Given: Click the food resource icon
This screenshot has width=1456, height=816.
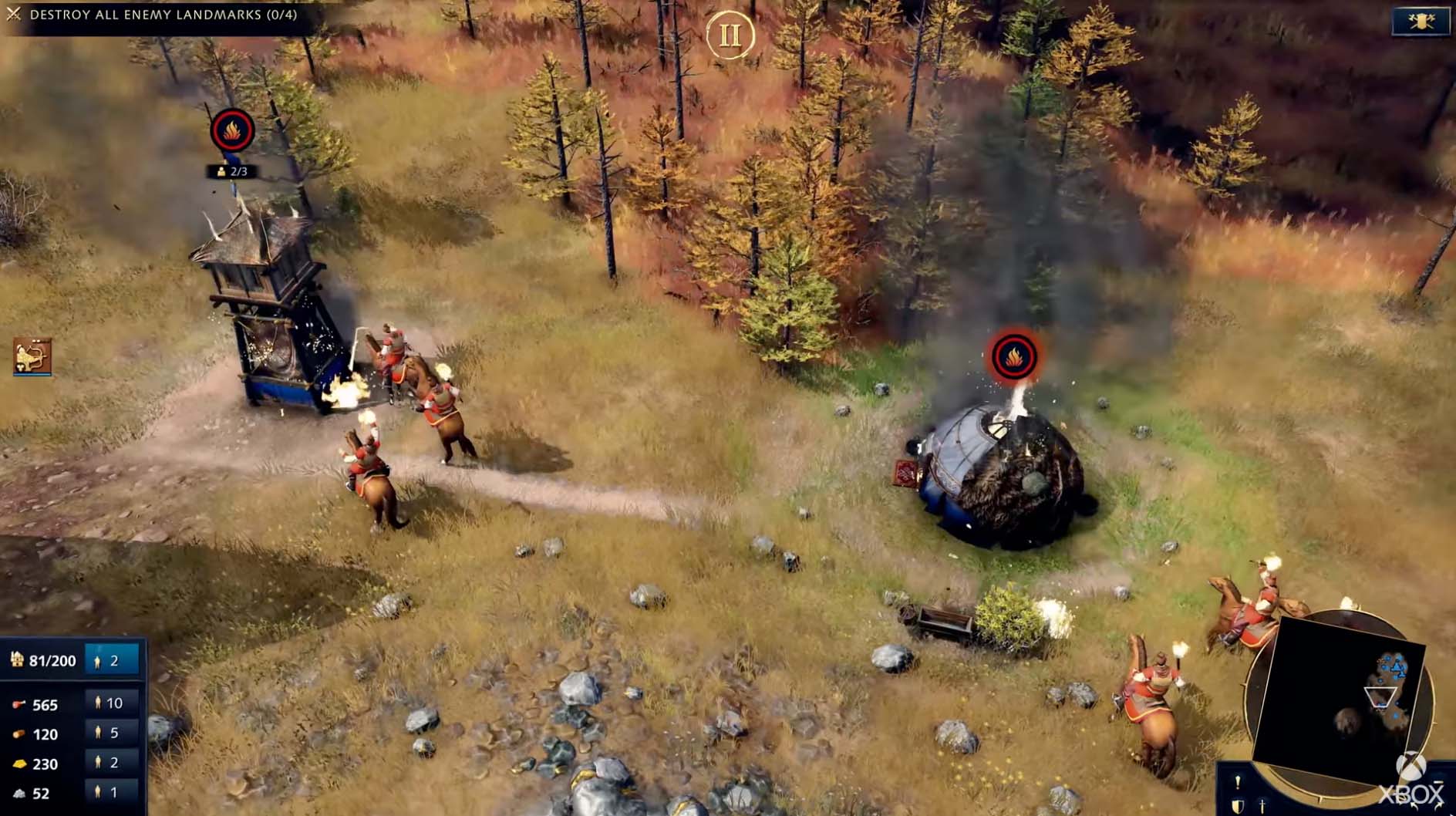Looking at the screenshot, I should tap(19, 703).
